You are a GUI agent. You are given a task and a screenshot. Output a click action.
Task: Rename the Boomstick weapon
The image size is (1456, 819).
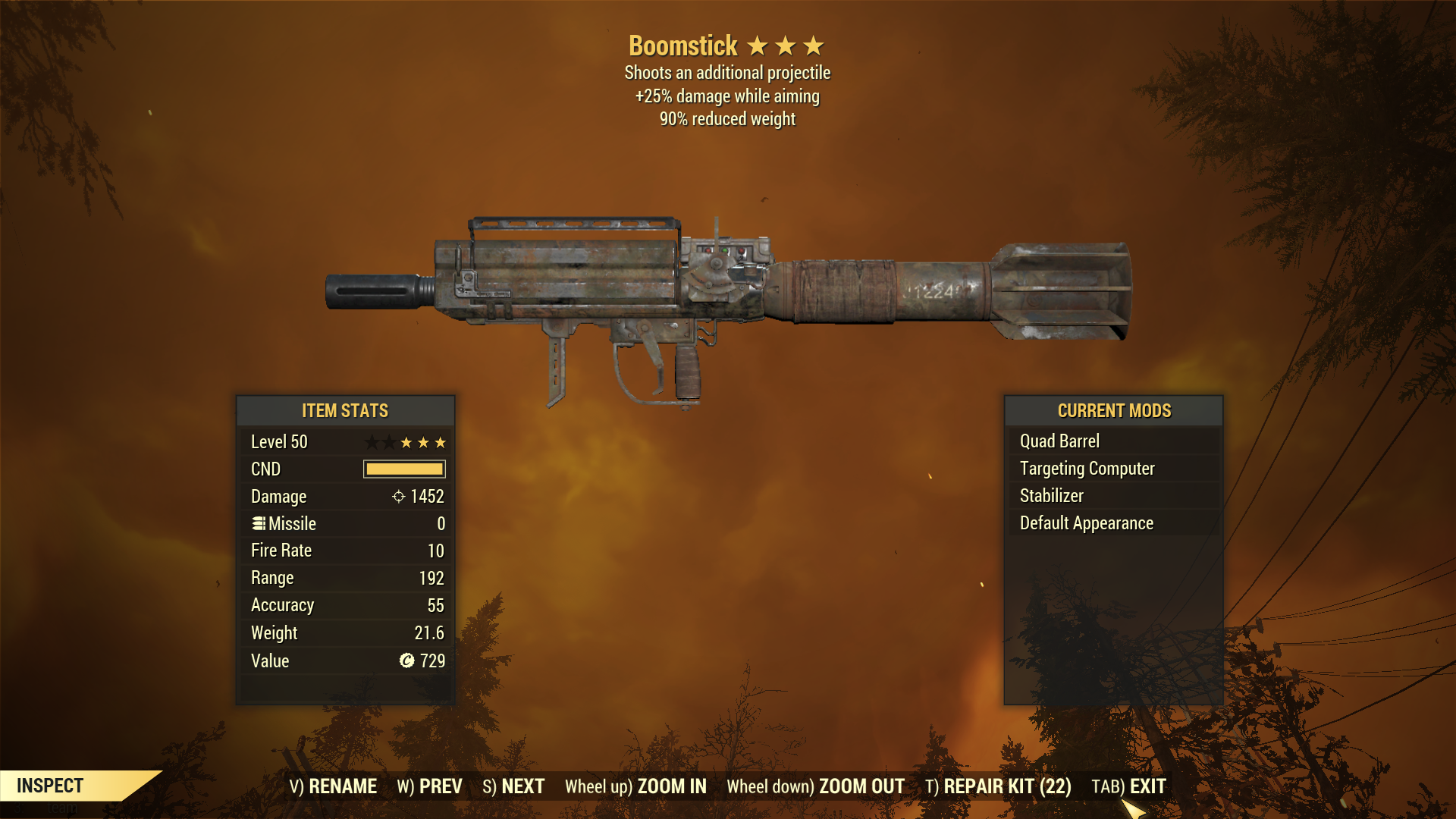333,786
